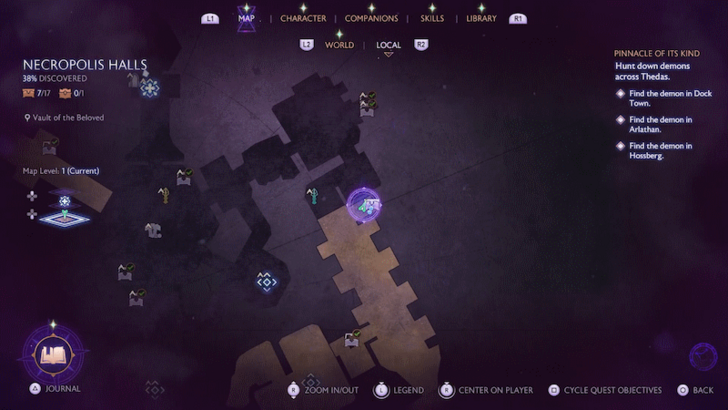Select the Map tab
The height and width of the screenshot is (410, 728).
pyautogui.click(x=245, y=18)
